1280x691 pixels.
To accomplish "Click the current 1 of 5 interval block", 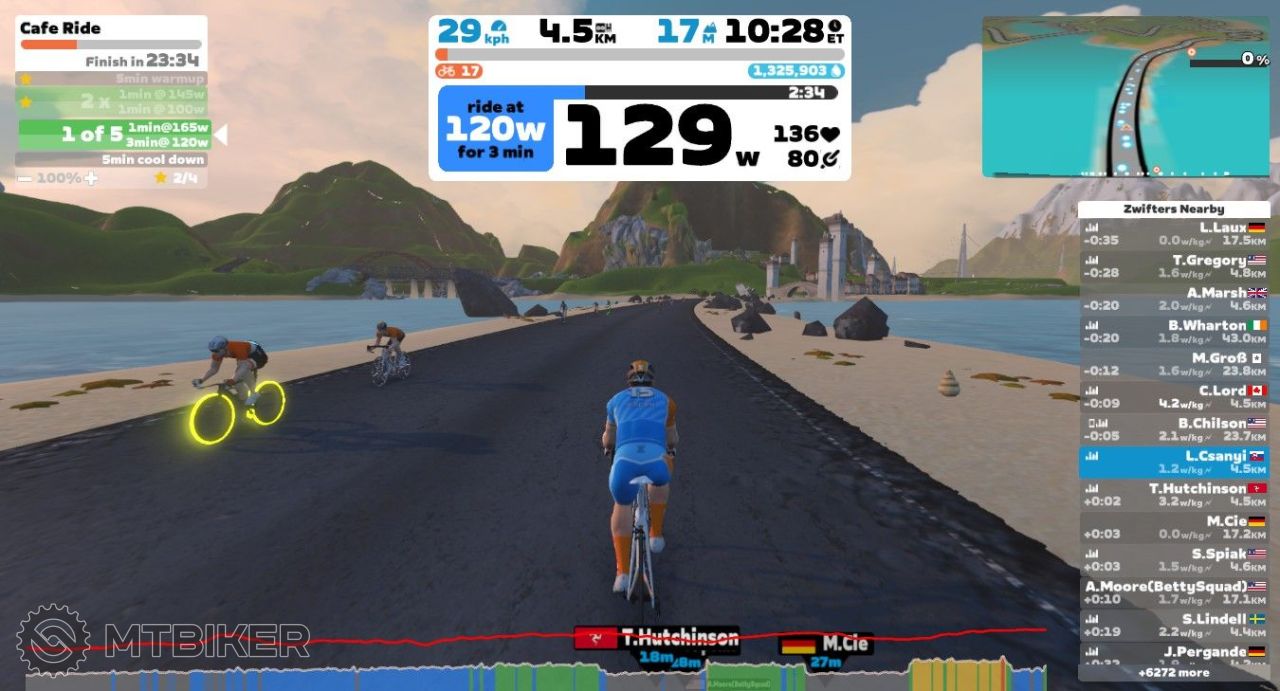I will point(115,134).
